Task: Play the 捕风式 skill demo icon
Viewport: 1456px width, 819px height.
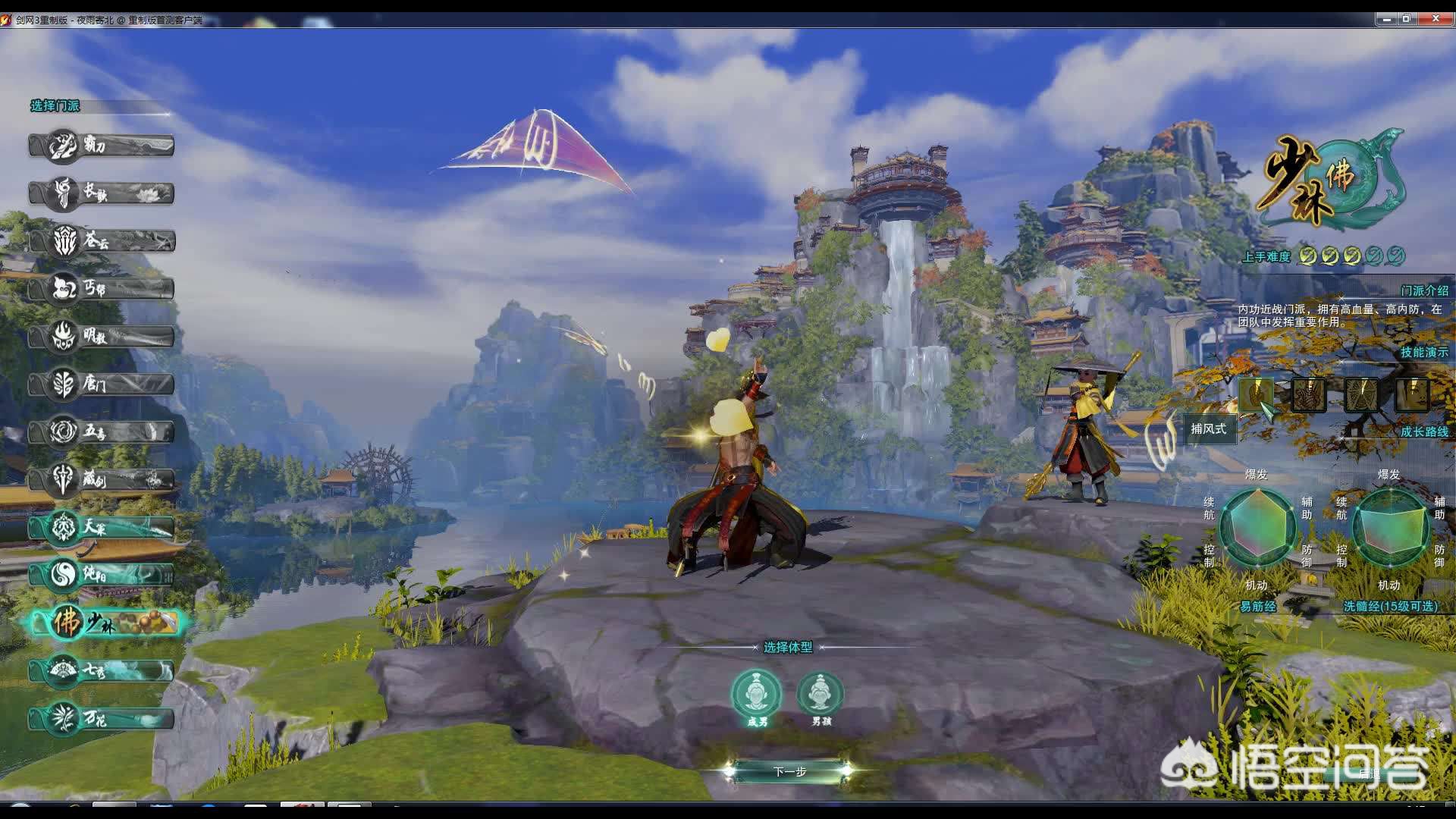Action: tap(1256, 394)
